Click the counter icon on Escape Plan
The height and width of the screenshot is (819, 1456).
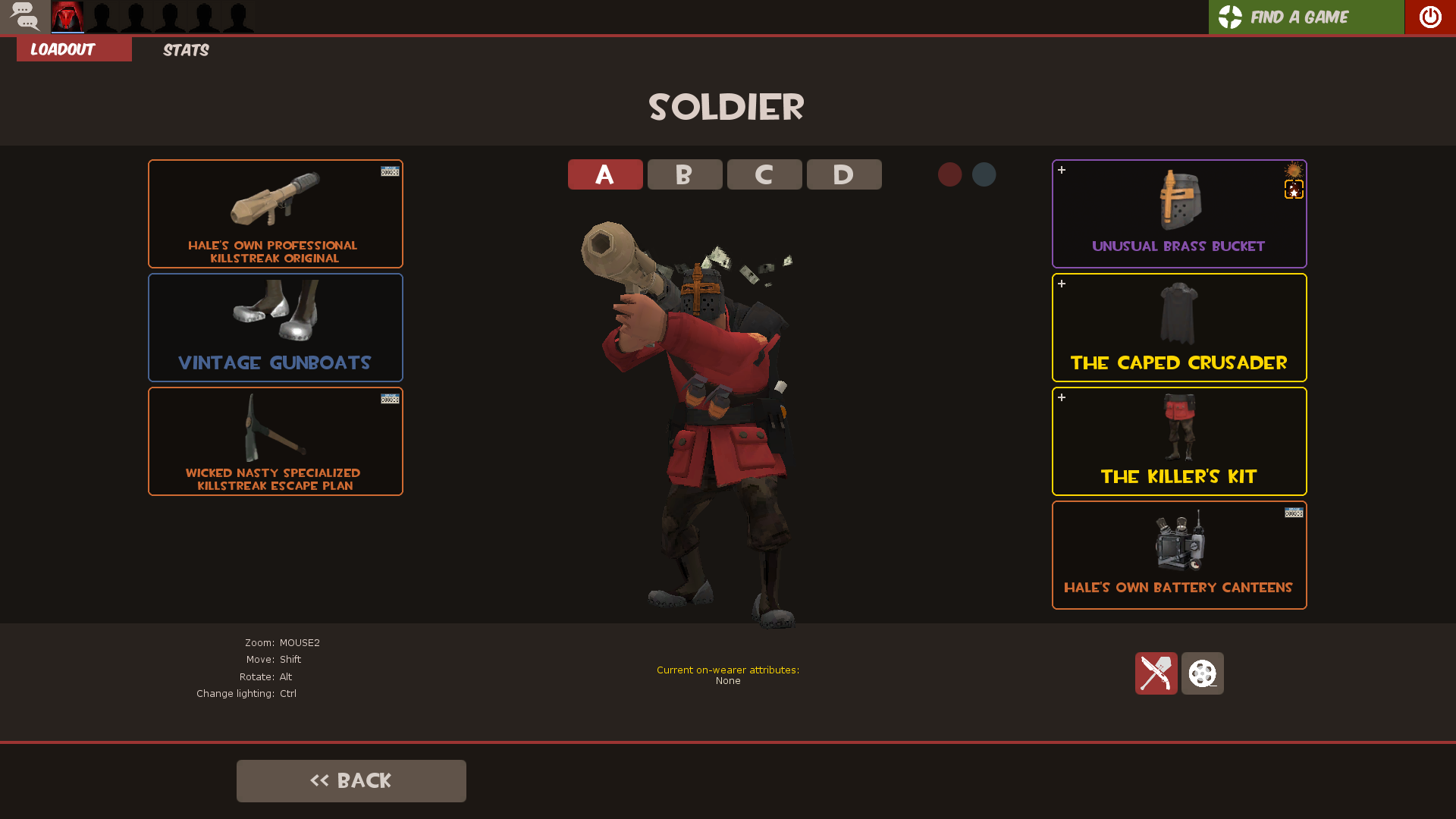[389, 400]
